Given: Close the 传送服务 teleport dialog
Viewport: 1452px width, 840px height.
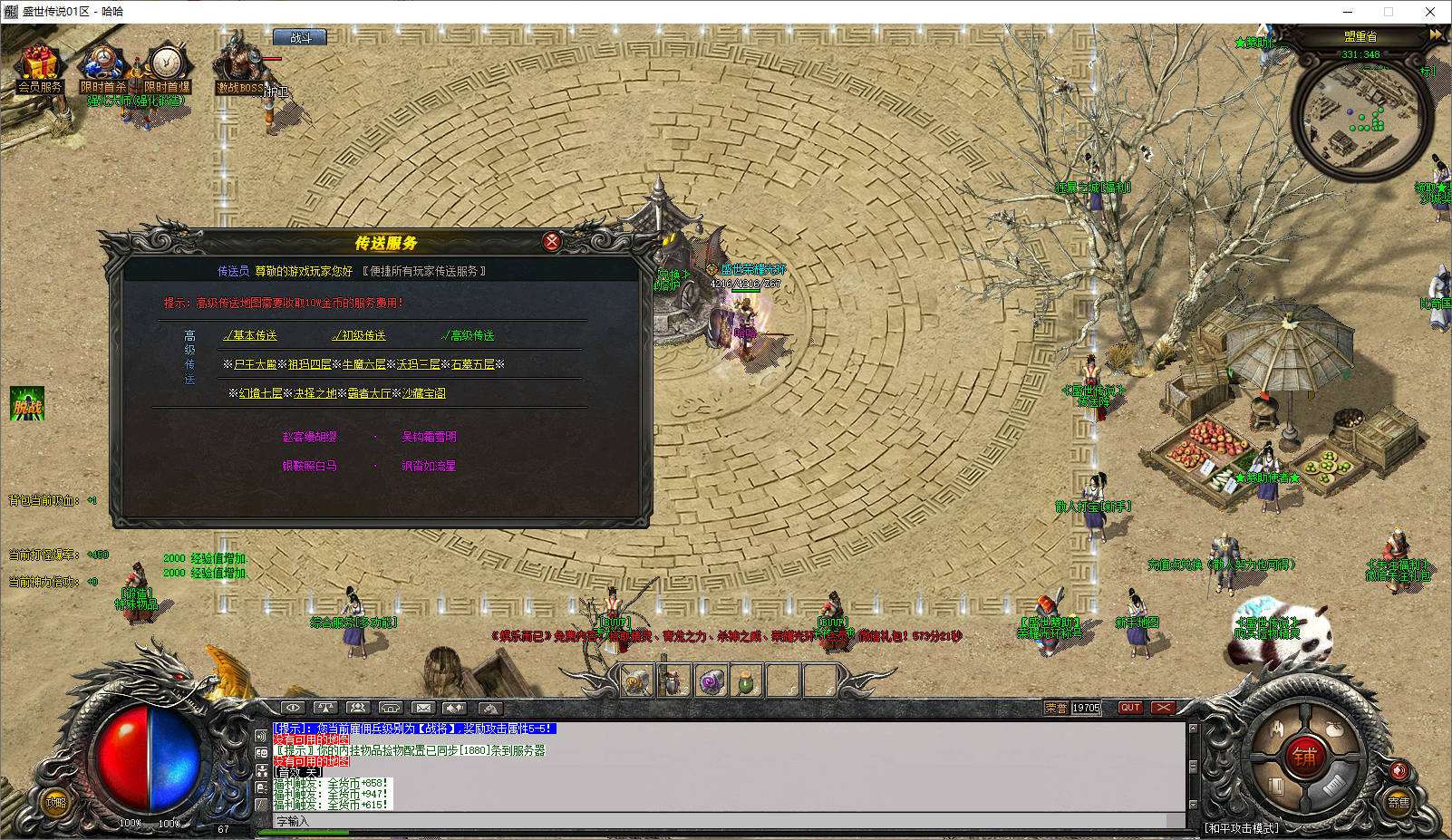Looking at the screenshot, I should [x=551, y=241].
